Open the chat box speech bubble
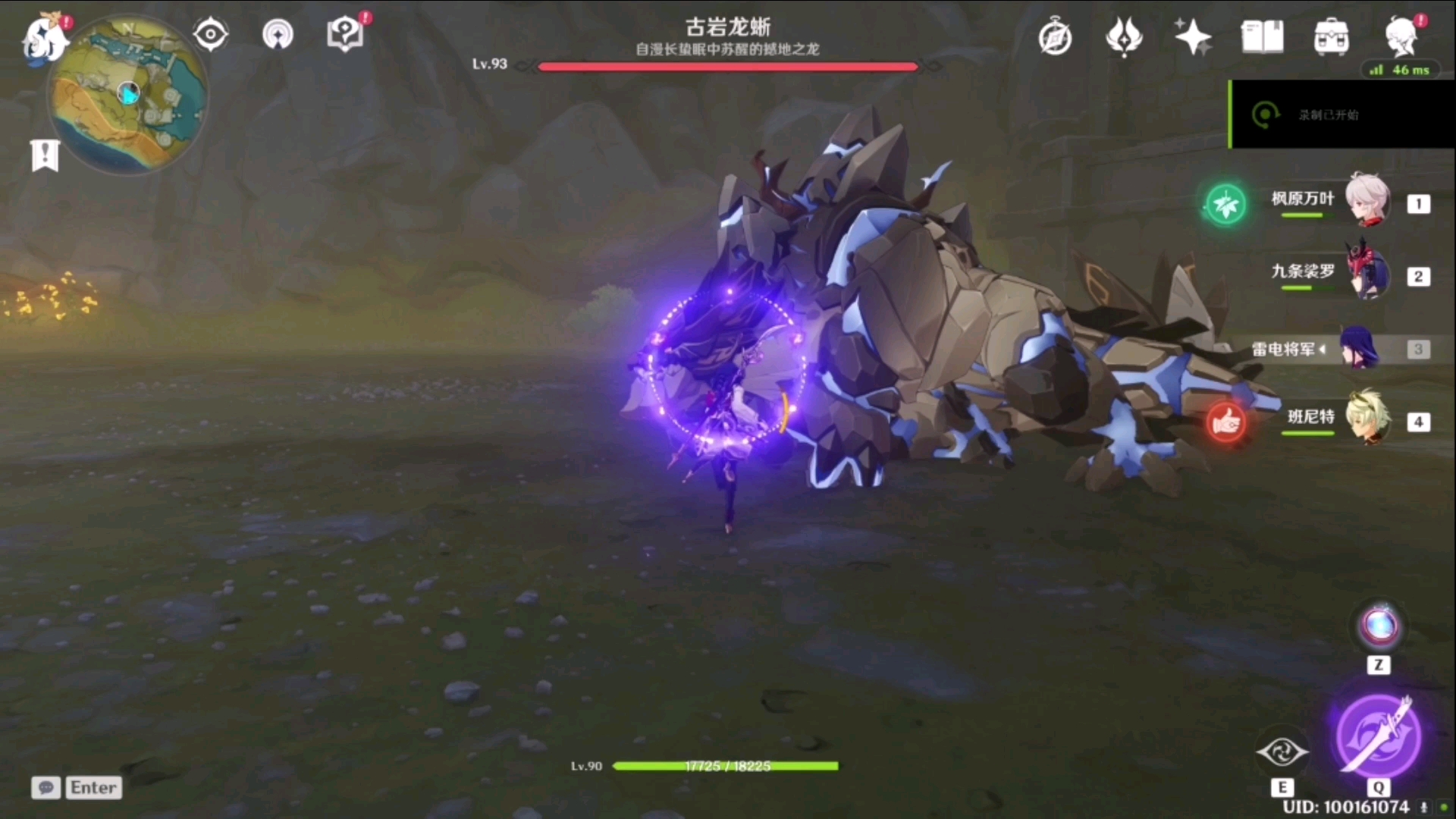Image resolution: width=1456 pixels, height=819 pixels. tap(45, 788)
